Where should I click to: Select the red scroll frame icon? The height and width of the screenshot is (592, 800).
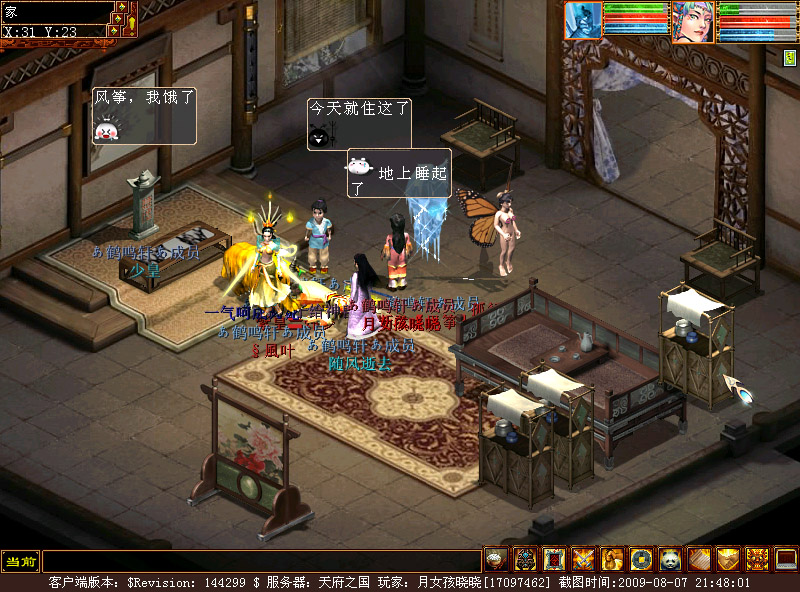tap(554, 559)
